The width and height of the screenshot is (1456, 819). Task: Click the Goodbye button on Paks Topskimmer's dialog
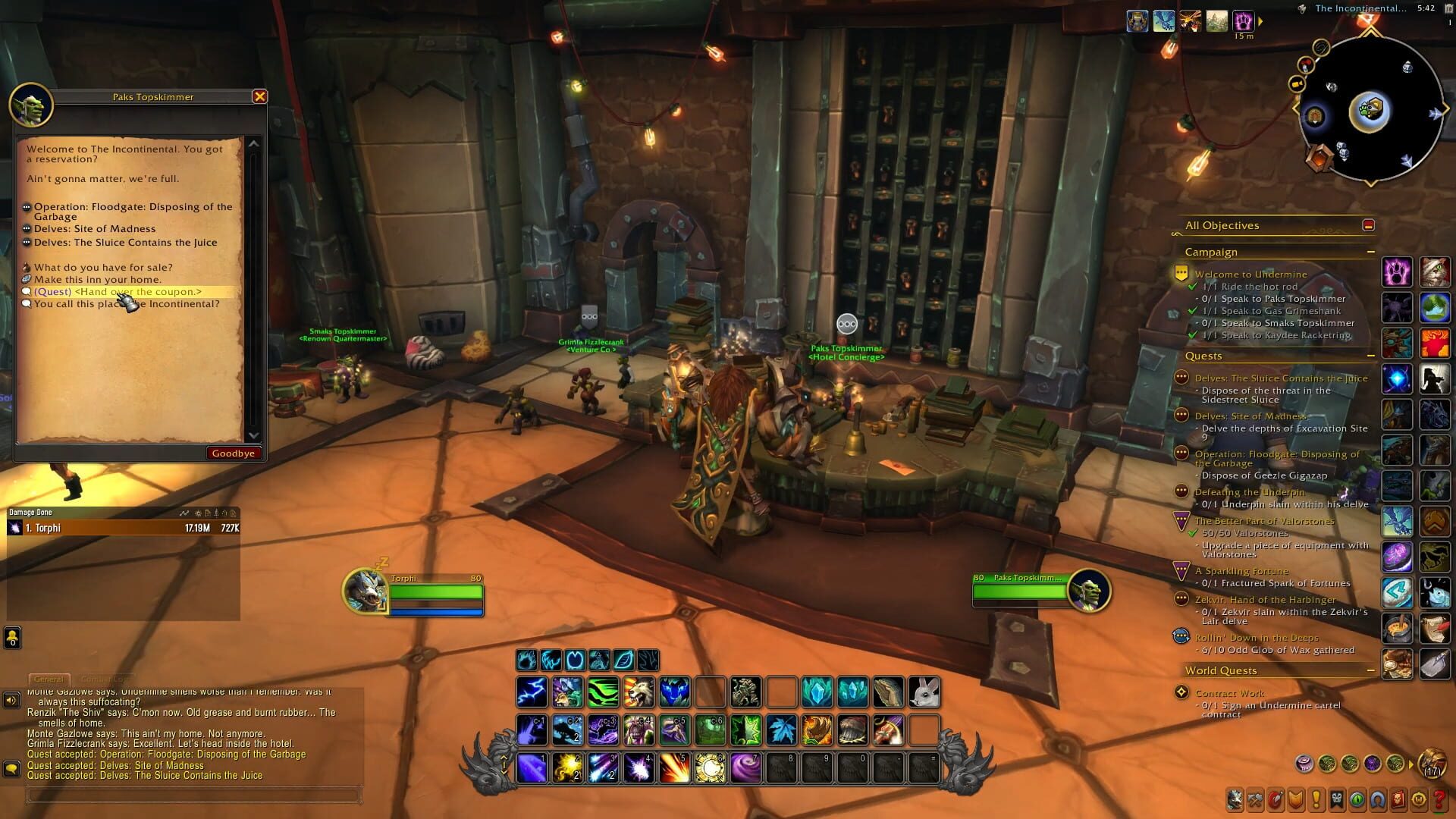(234, 453)
